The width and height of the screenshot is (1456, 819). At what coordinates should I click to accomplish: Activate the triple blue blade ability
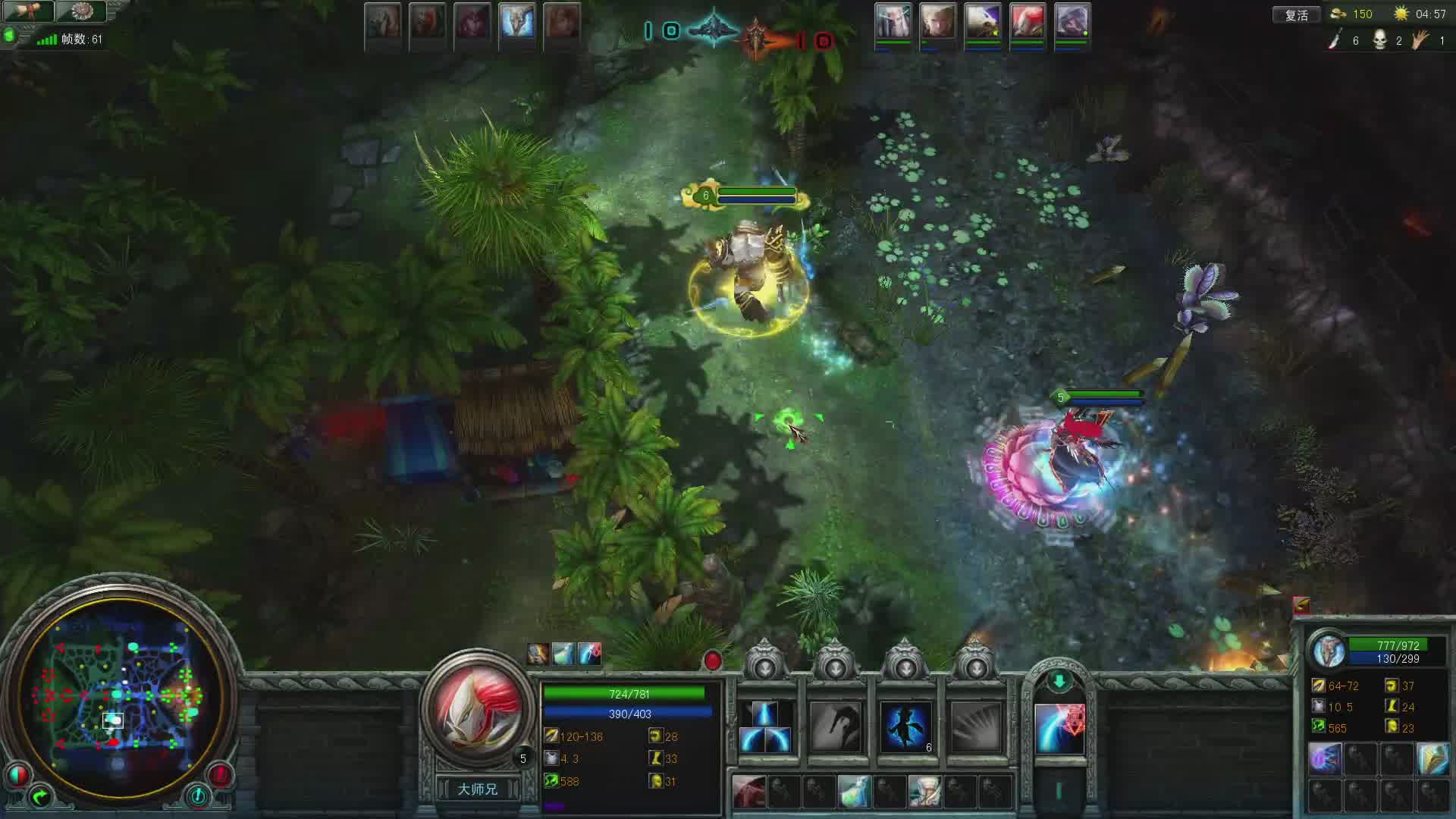(x=765, y=727)
